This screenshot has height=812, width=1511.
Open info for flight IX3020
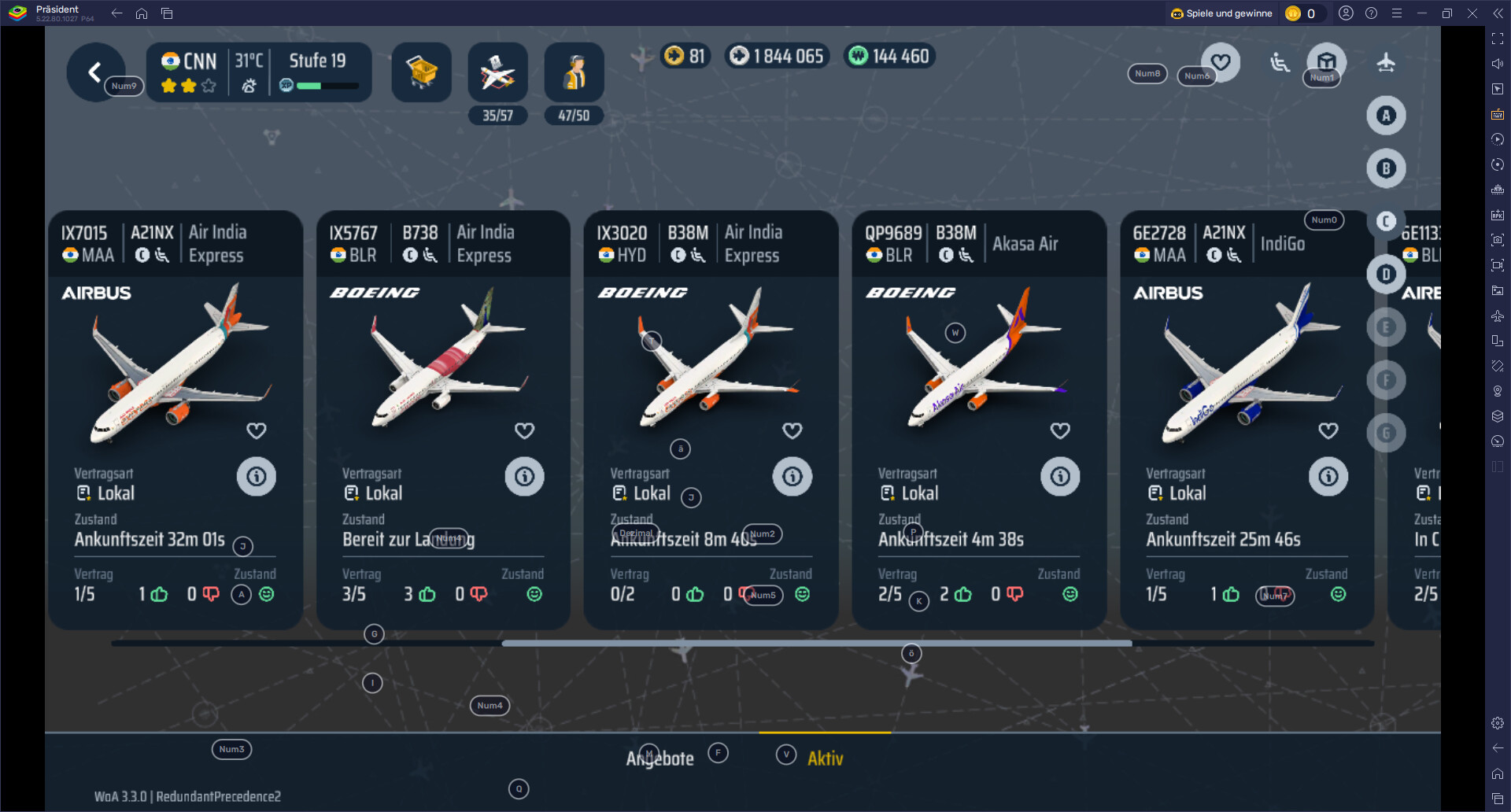[x=792, y=476]
